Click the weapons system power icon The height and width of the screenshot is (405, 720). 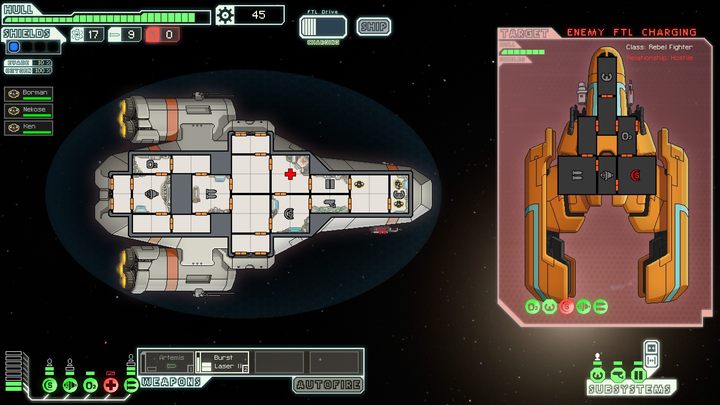[x=130, y=384]
